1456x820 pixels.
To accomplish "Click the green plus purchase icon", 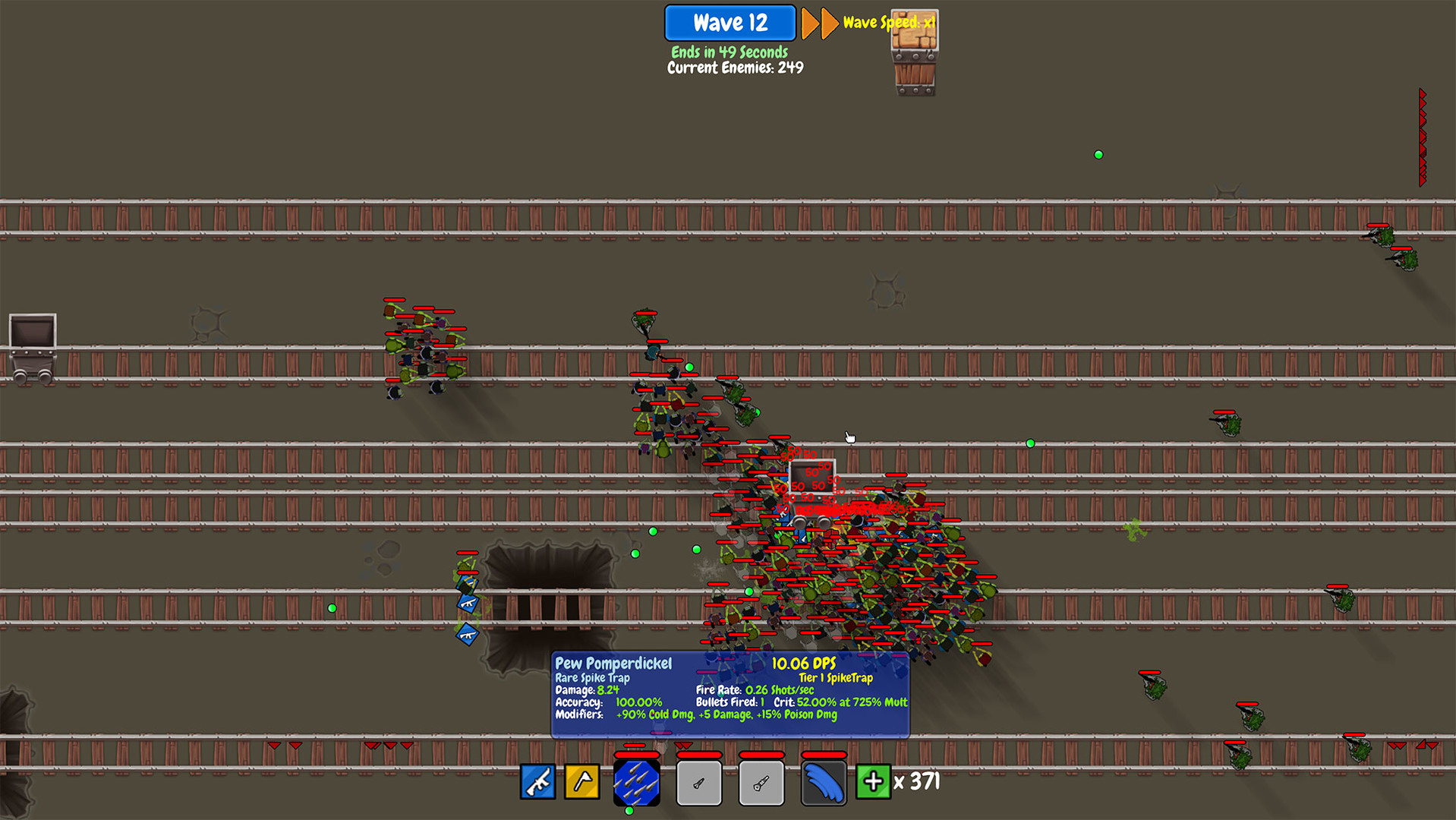I will point(873,783).
